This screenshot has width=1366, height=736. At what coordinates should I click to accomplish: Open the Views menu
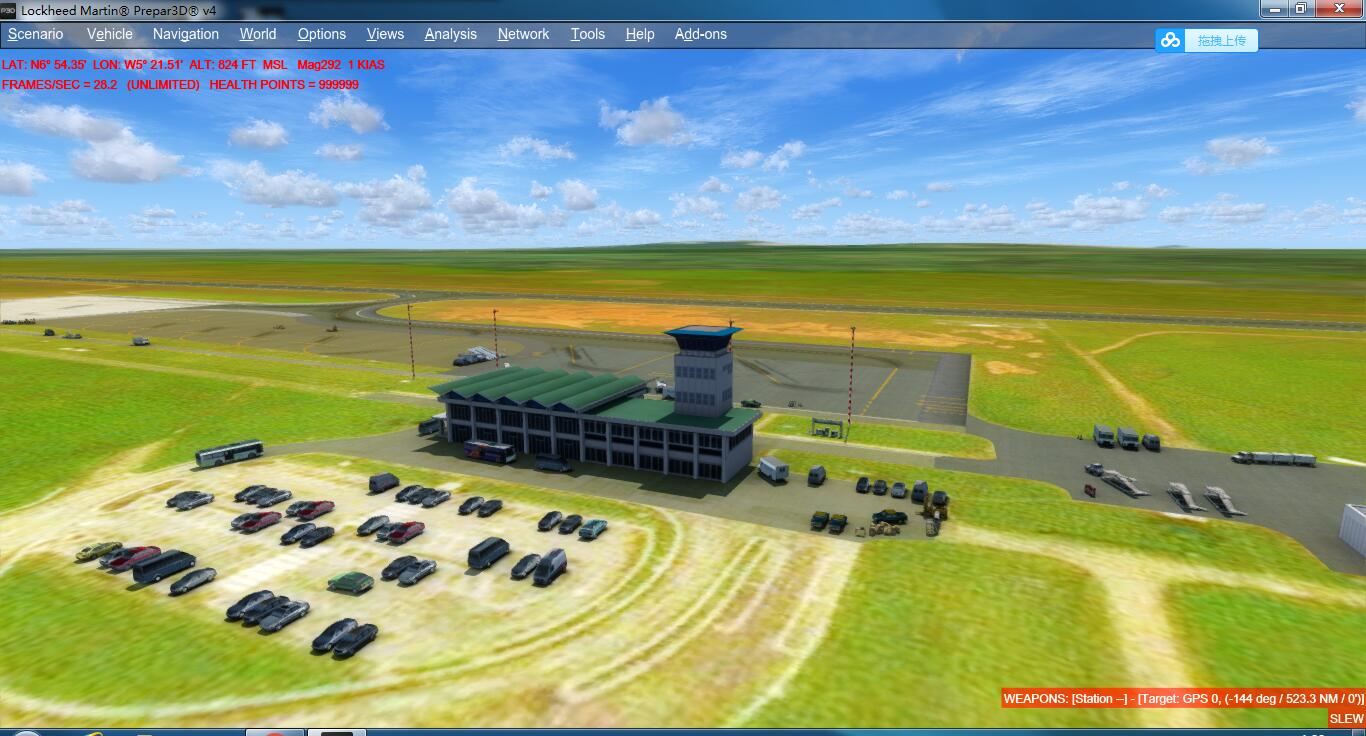click(x=384, y=33)
